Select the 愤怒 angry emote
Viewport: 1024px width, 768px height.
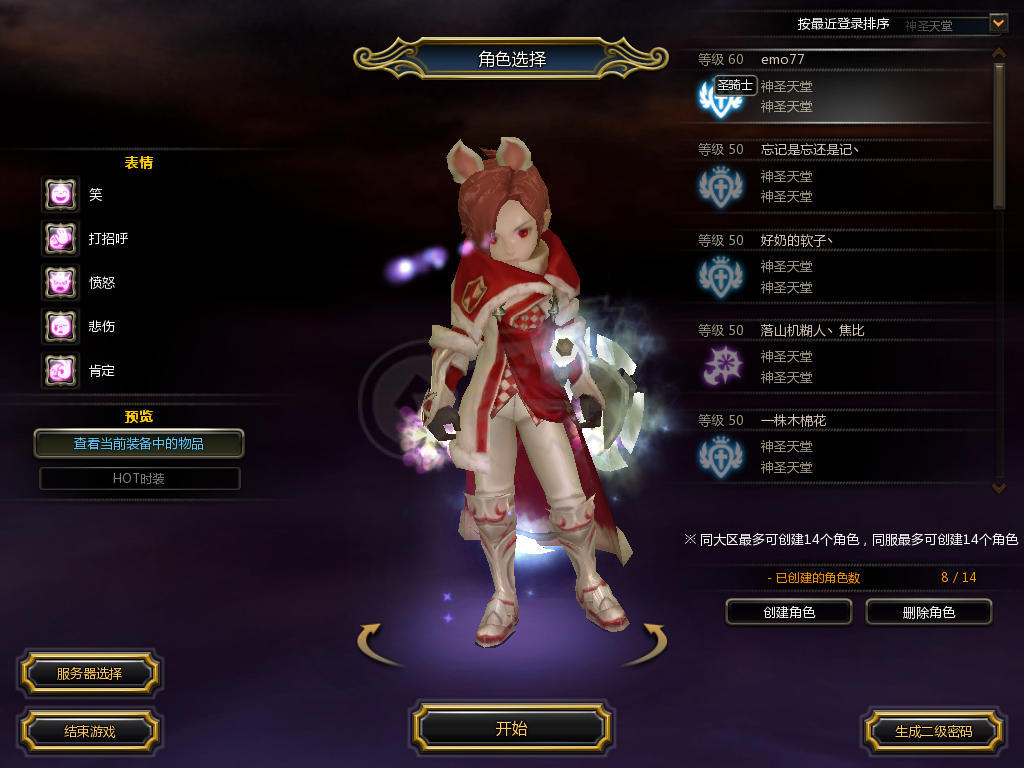point(60,282)
